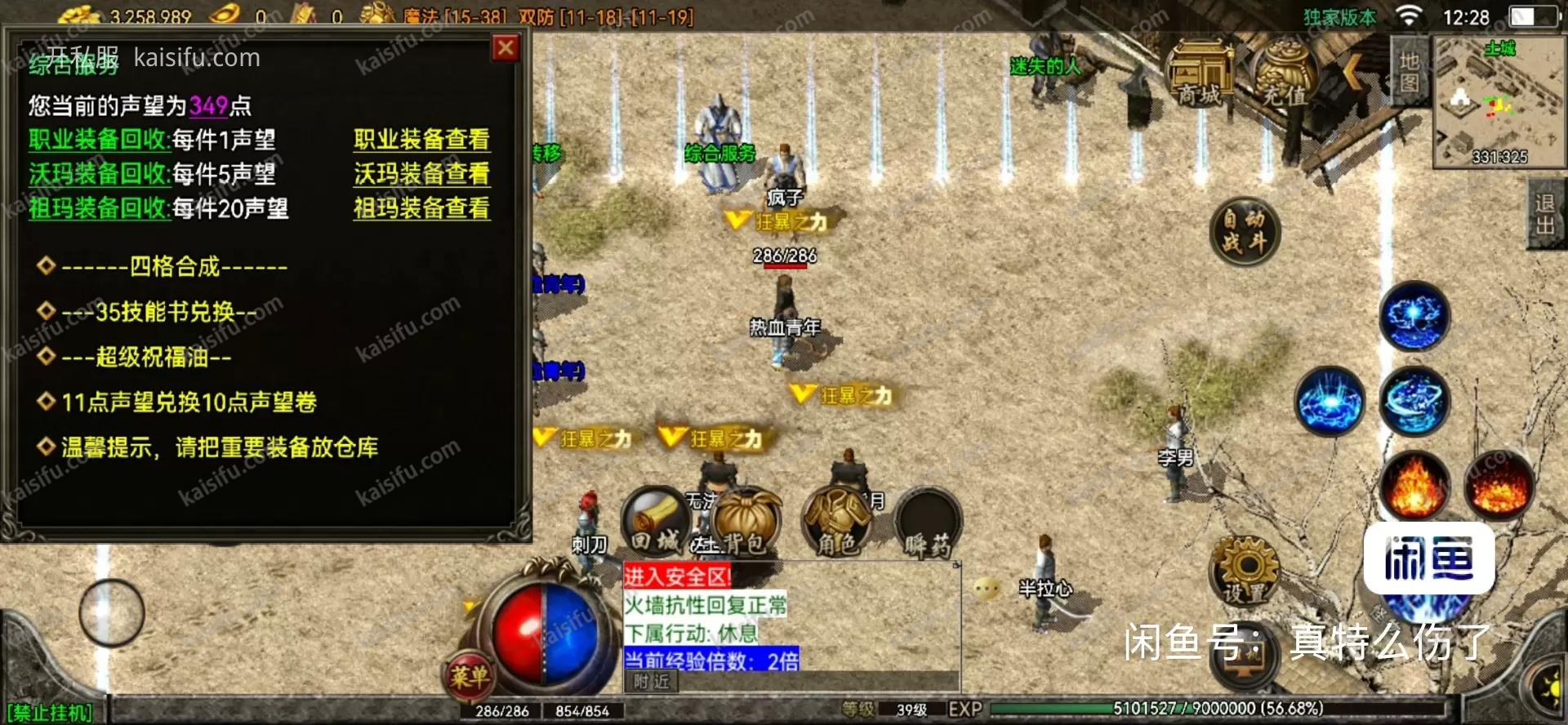Open the 菜单 menu button
This screenshot has height=725, width=1568.
(470, 676)
